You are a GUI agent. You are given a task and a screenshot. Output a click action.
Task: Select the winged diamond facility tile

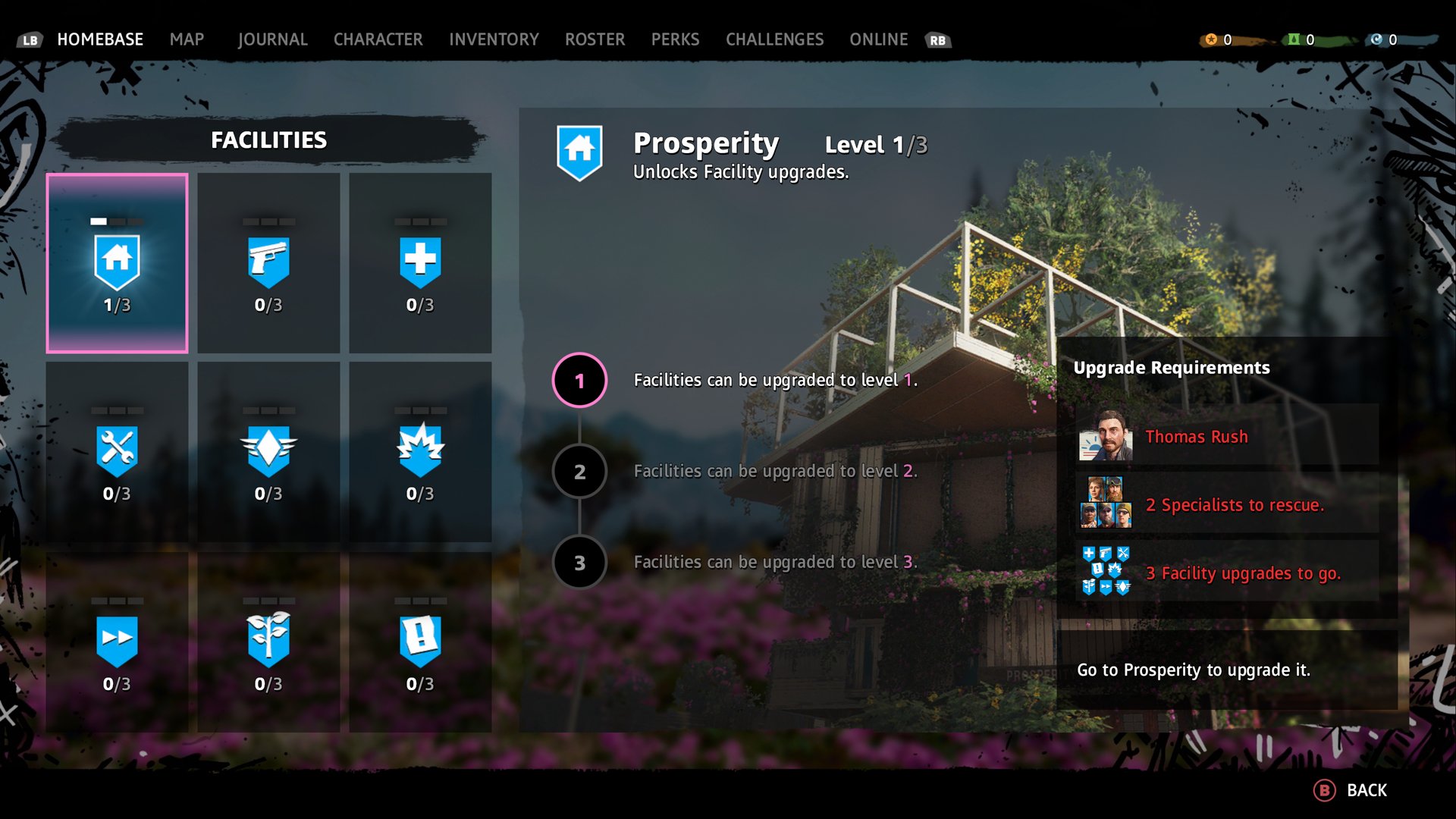(268, 452)
